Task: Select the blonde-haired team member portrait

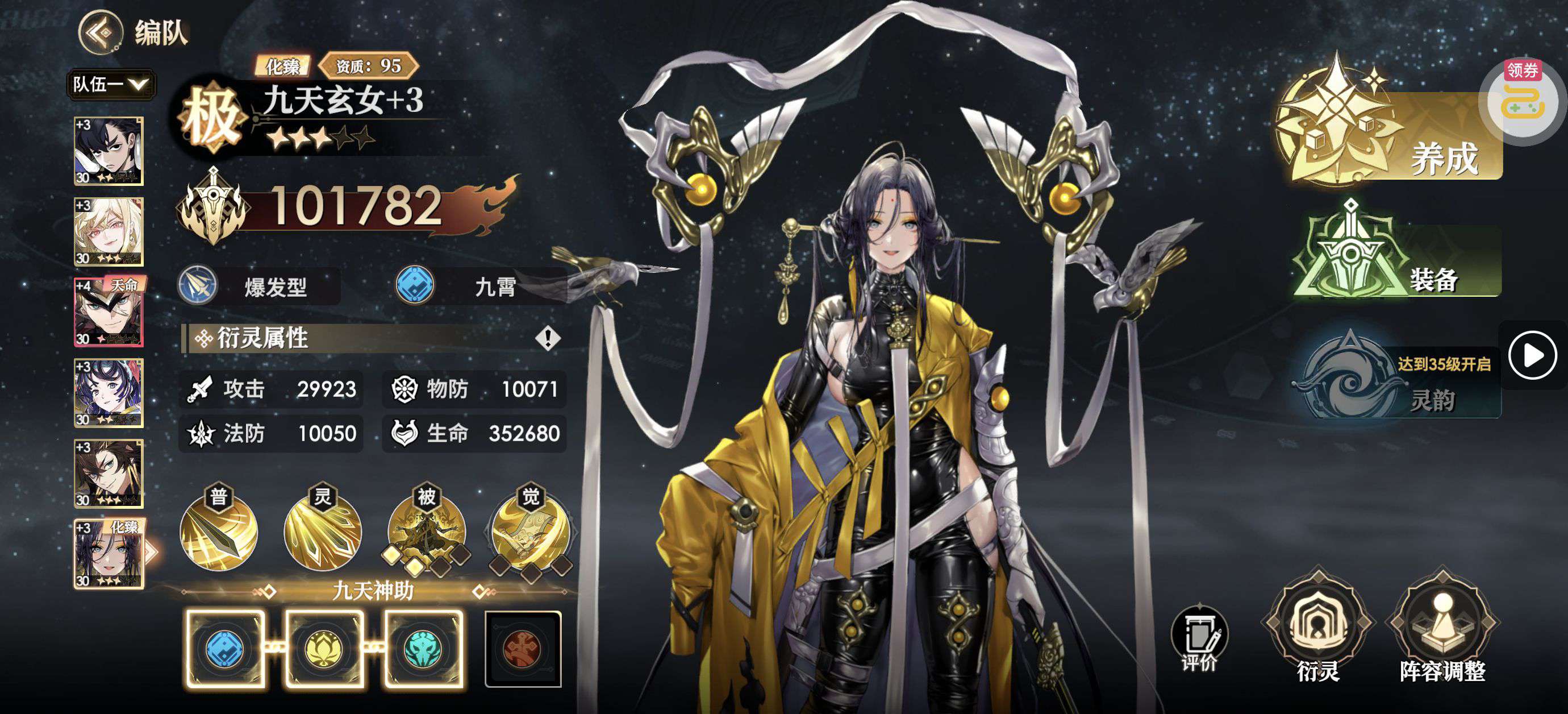Action: click(x=109, y=231)
